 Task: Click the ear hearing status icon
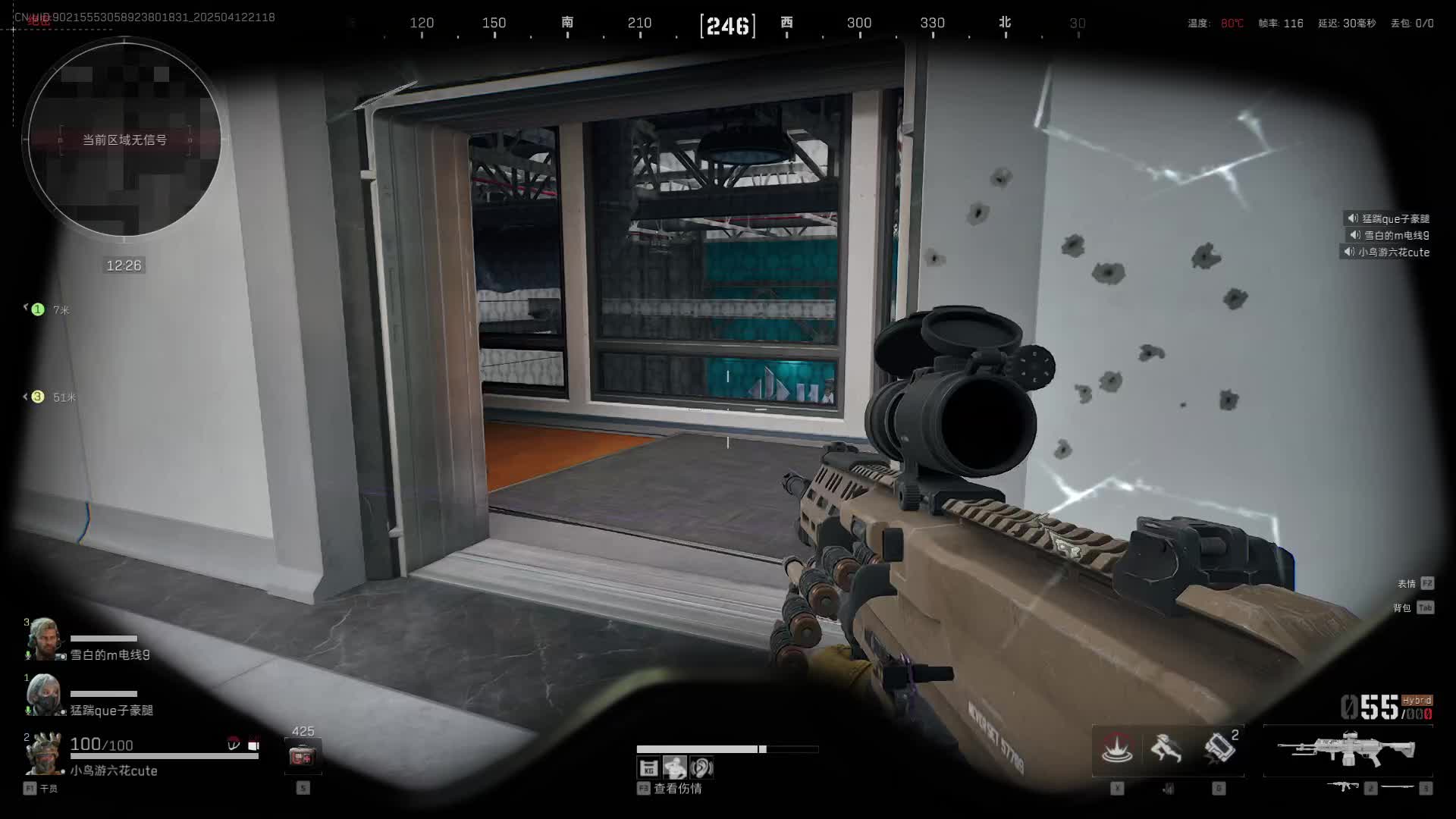(x=701, y=768)
